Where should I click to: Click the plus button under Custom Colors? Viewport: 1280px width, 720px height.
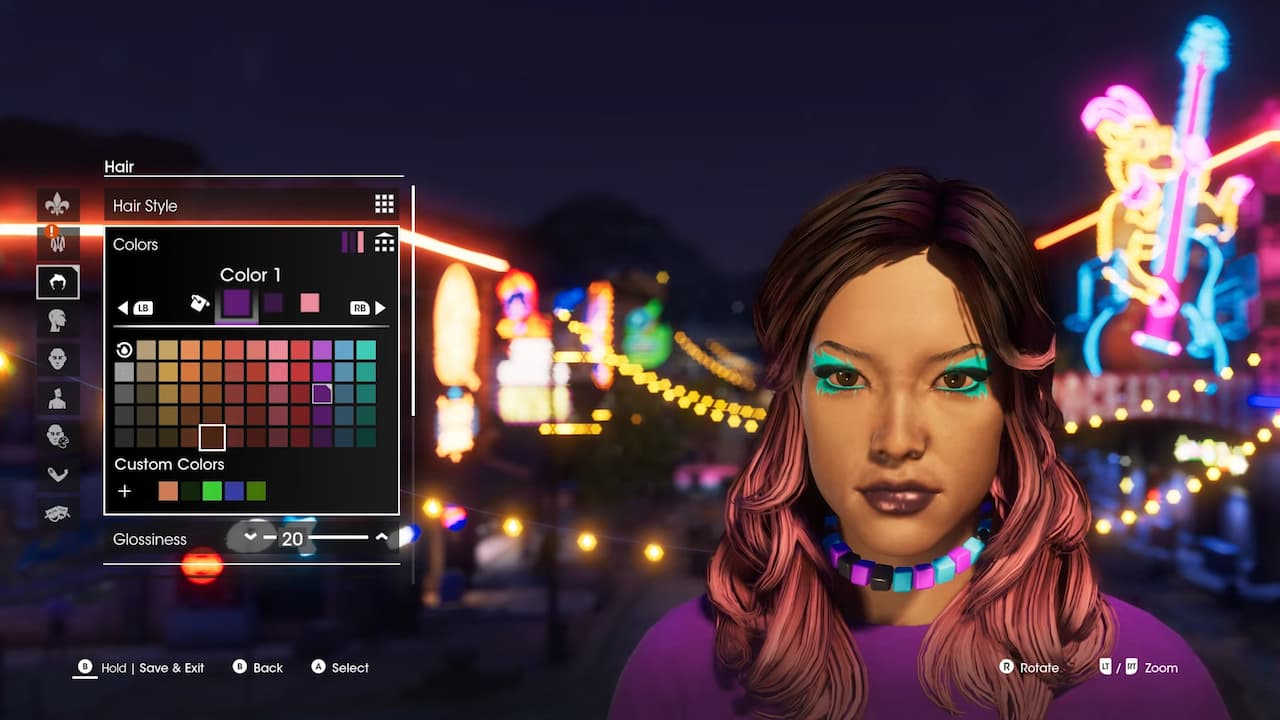point(124,491)
